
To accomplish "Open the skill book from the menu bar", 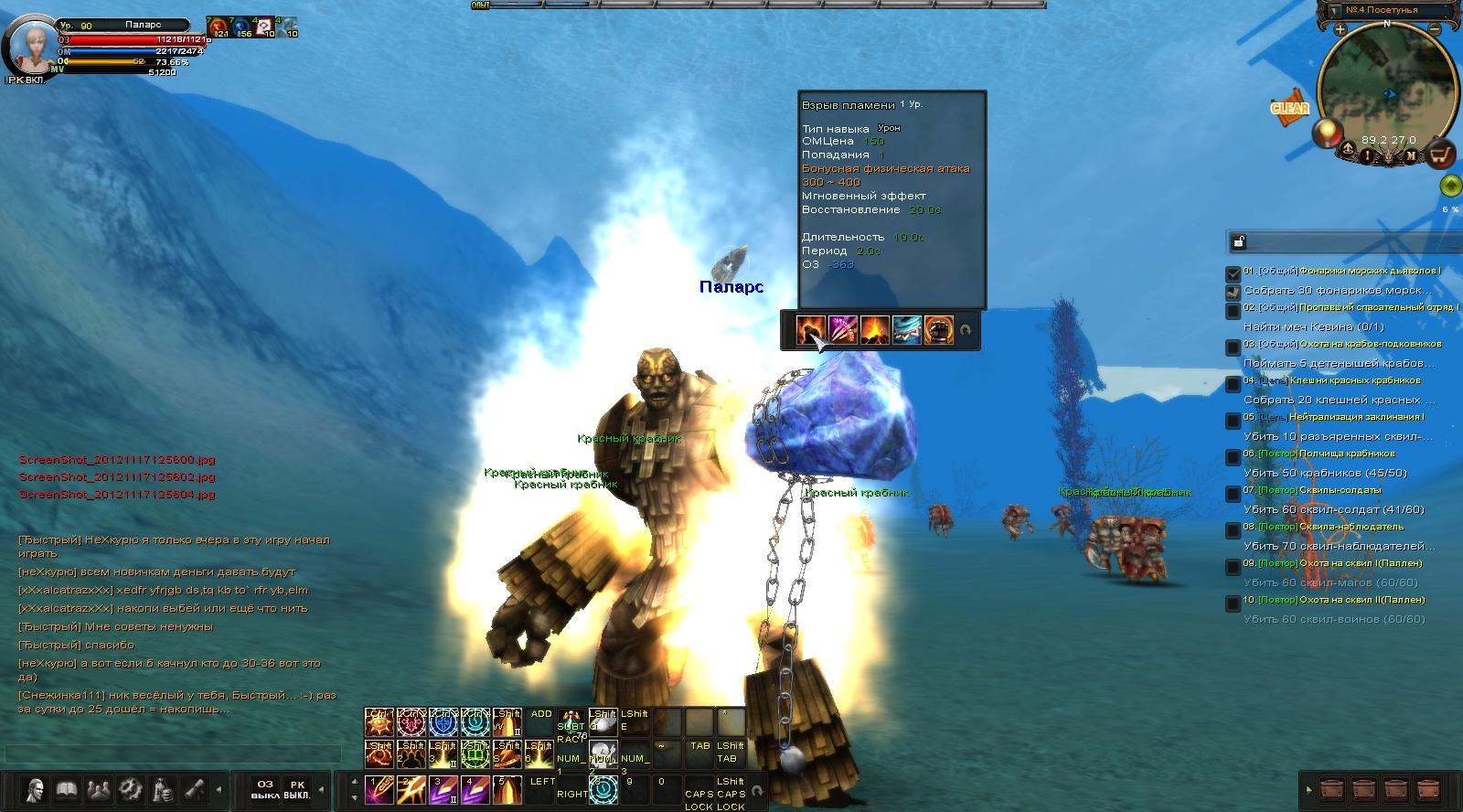I will tap(67, 788).
